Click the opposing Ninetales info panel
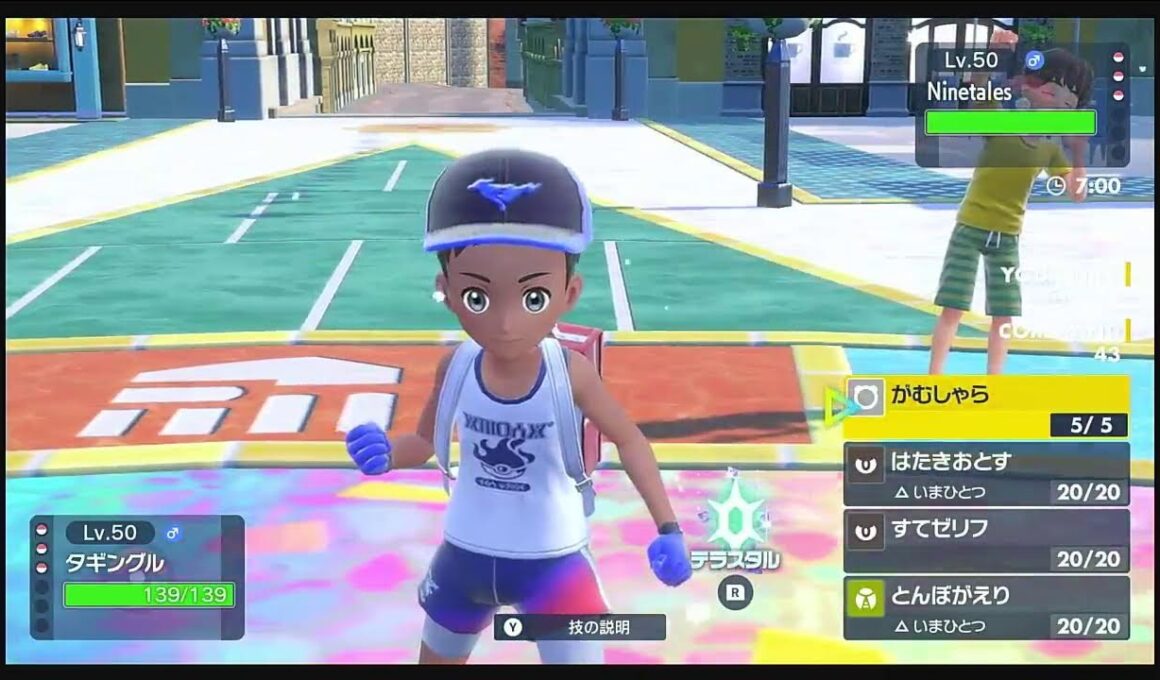This screenshot has width=1160, height=680. pyautogui.click(x=1021, y=105)
